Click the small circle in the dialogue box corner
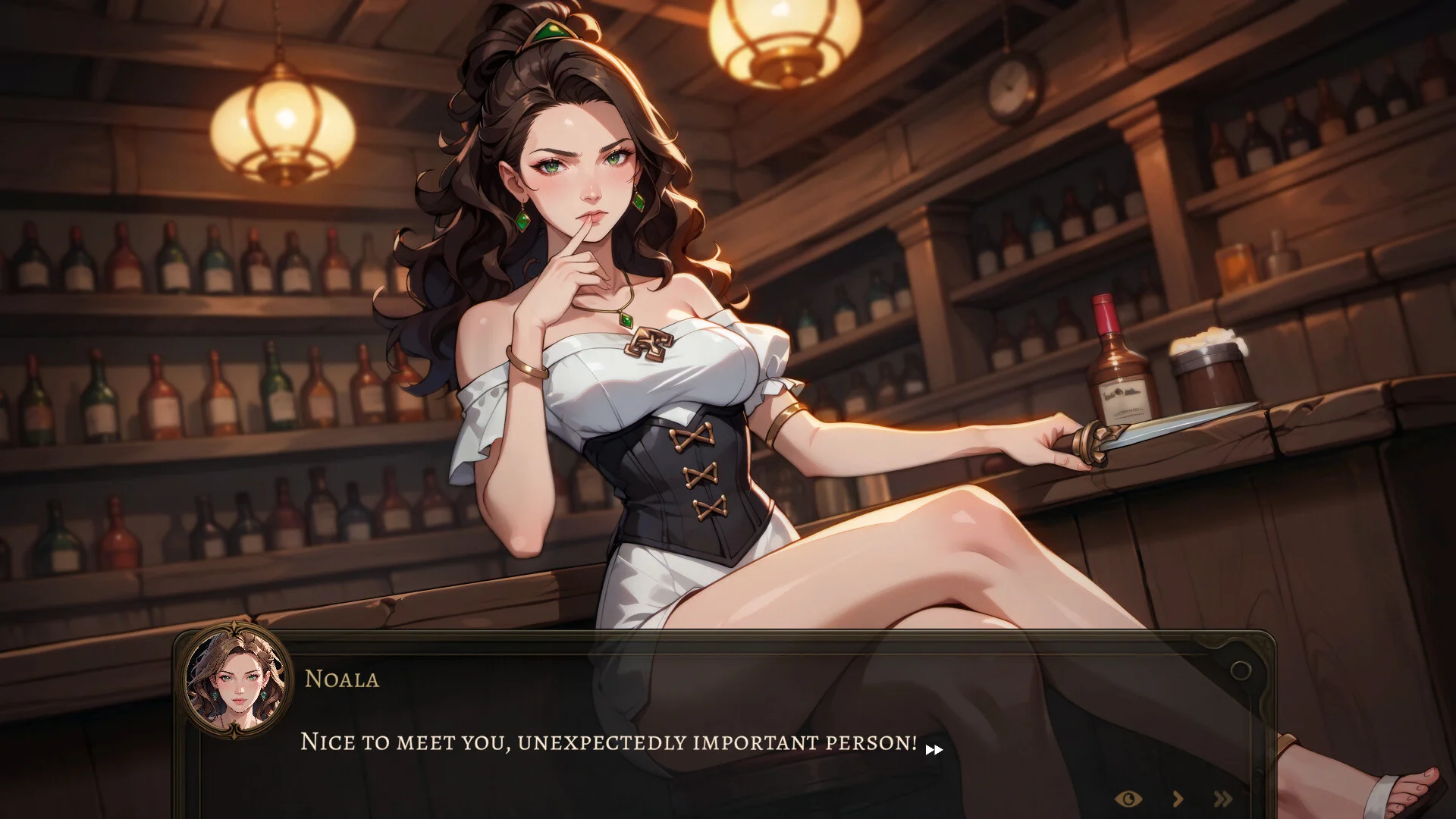This screenshot has height=819, width=1456. point(1241,670)
